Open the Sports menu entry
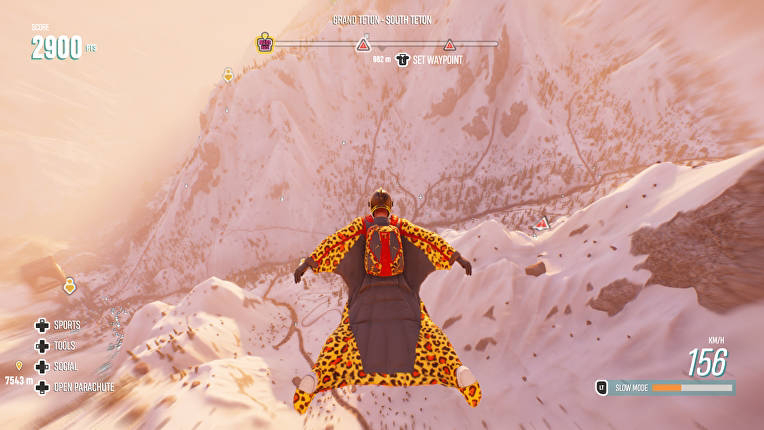The image size is (764, 430). coord(65,325)
